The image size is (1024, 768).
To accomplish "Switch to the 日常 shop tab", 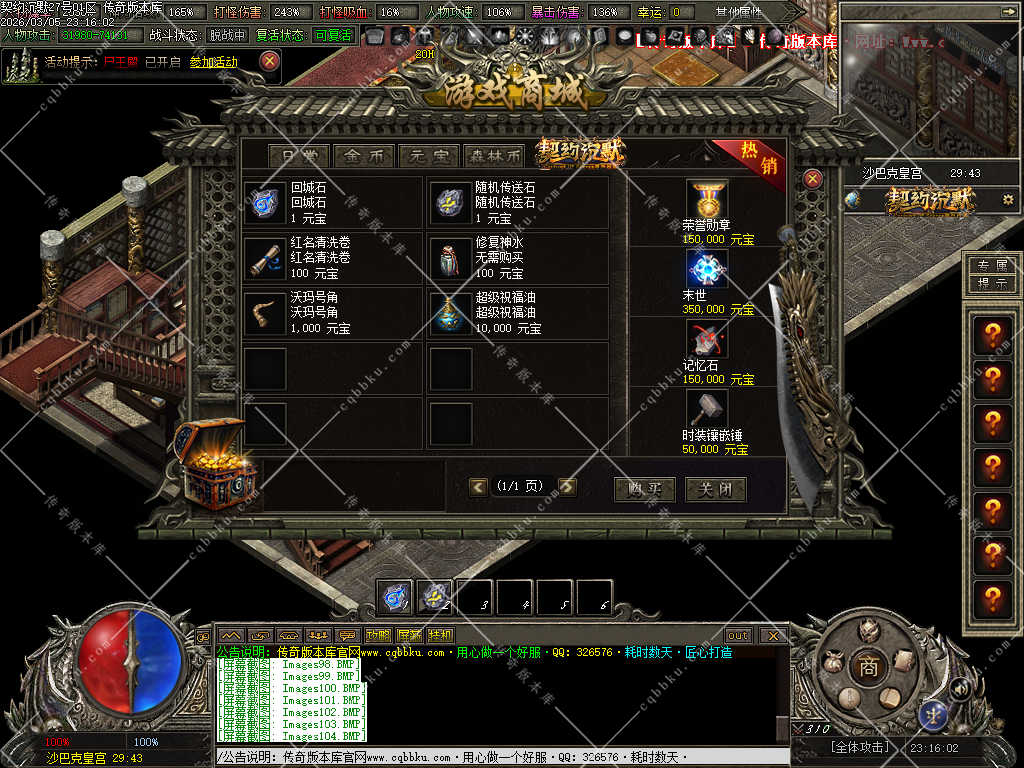I will 300,156.
